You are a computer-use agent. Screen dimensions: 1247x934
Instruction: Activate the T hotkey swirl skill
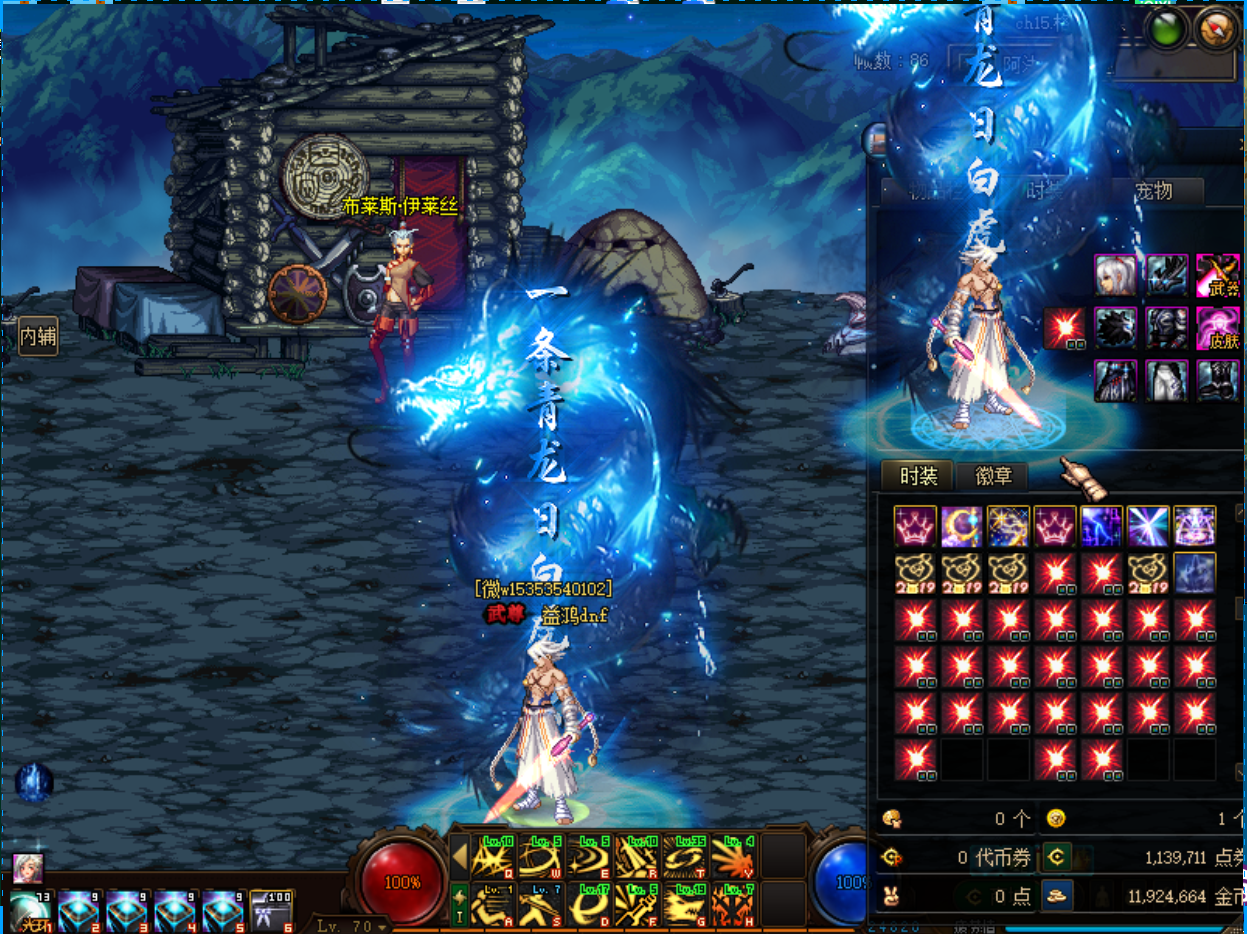pyautogui.click(x=685, y=857)
